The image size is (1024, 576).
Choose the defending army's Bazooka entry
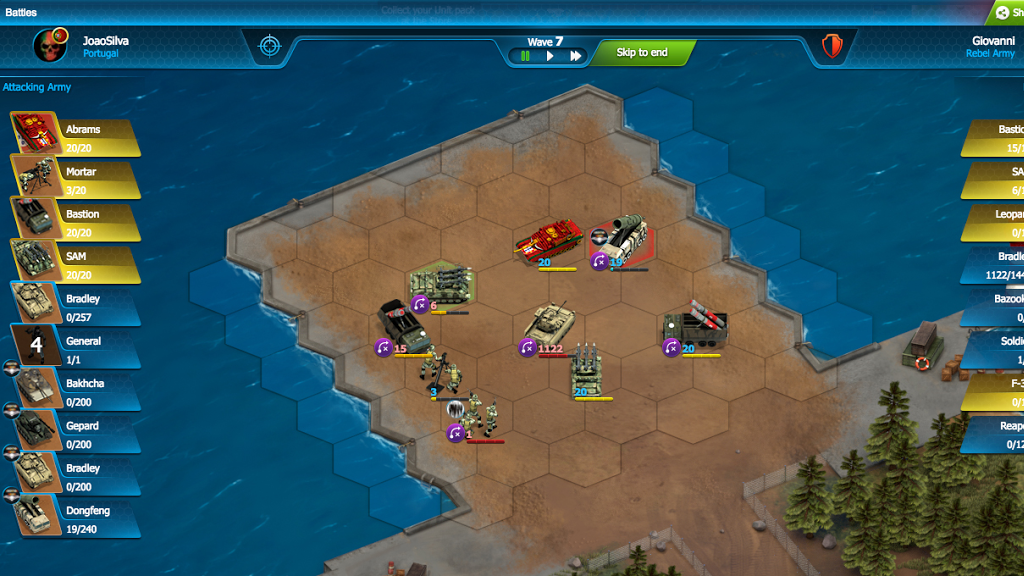pos(996,307)
